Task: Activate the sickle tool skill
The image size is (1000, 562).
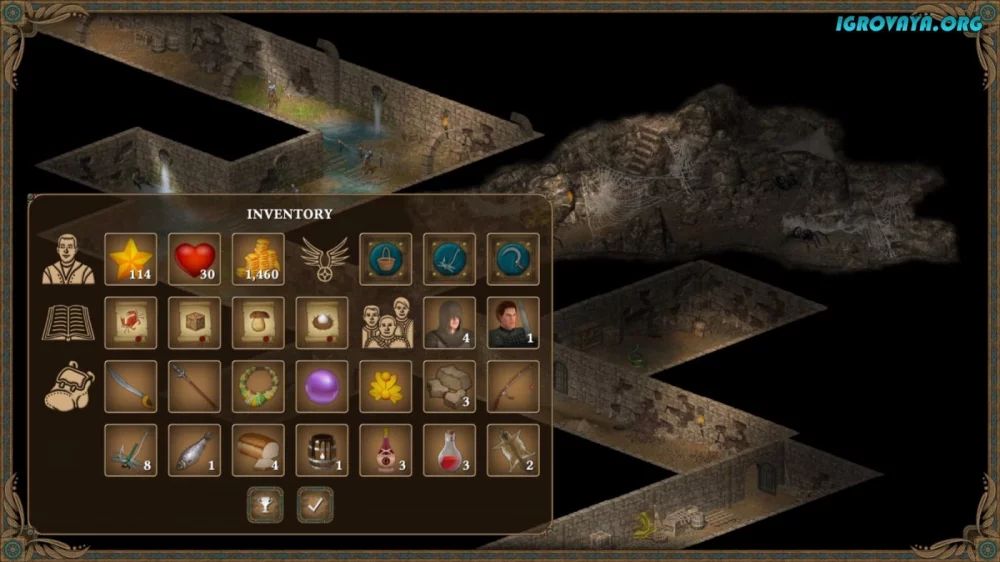Action: coord(513,259)
